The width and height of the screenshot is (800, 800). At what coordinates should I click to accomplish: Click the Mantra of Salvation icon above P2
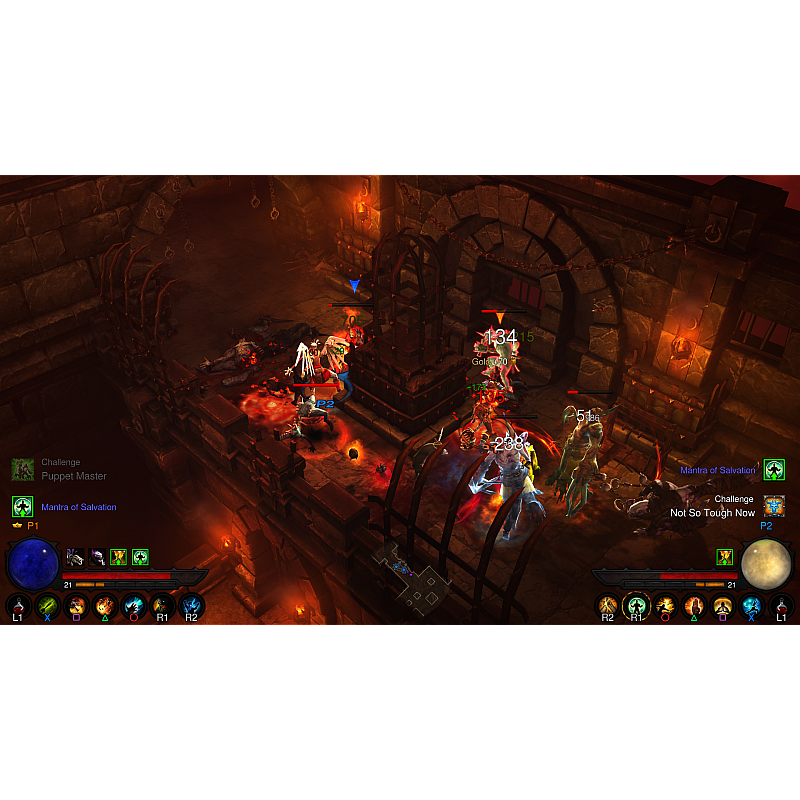774,469
